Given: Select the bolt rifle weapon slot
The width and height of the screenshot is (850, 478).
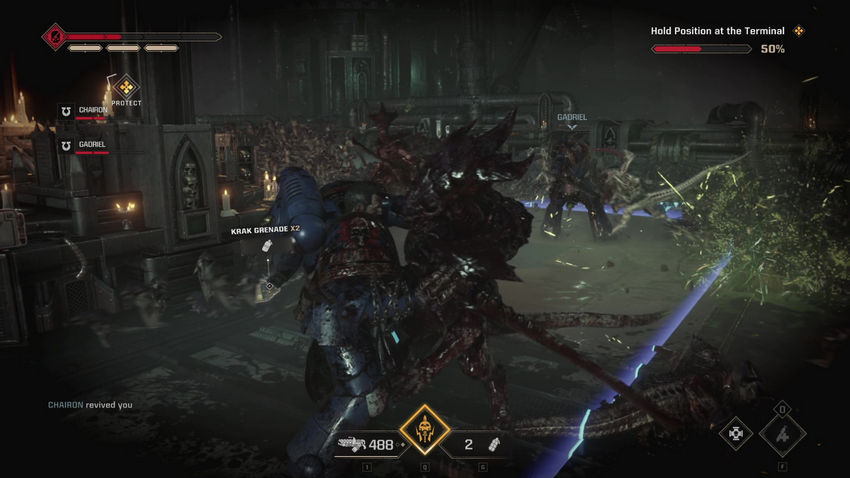Looking at the screenshot, I should click(x=366, y=443).
